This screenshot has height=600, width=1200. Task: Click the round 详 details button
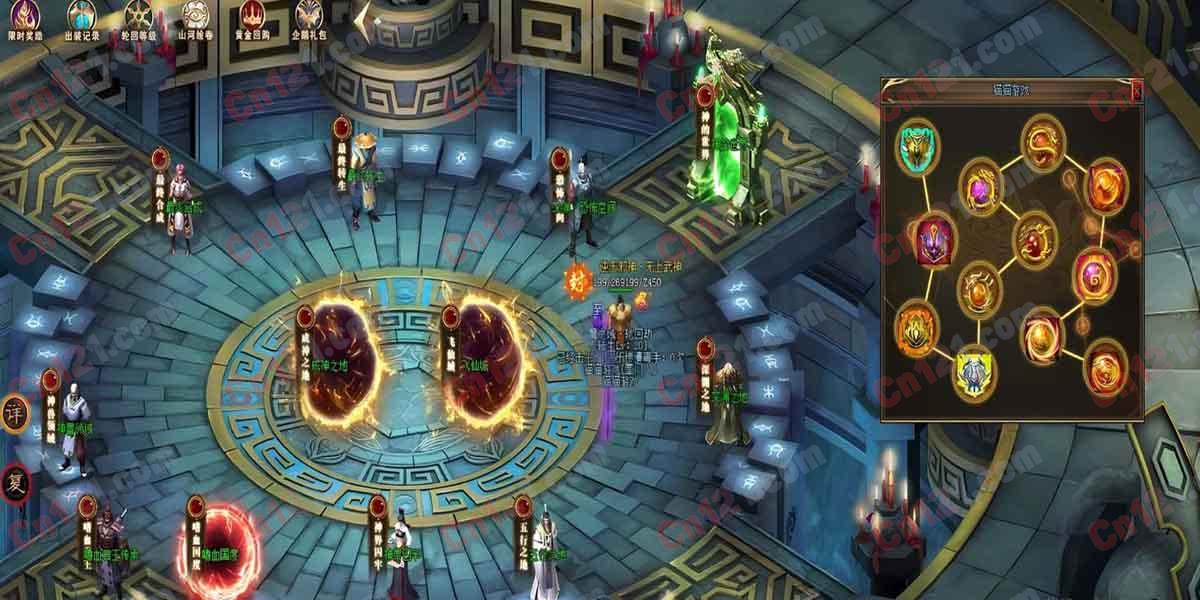[13, 413]
